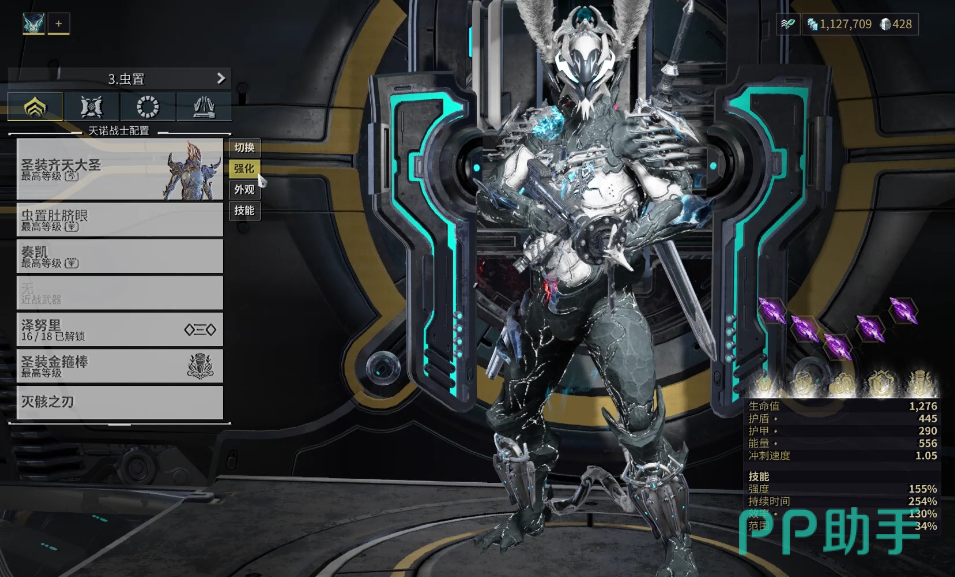Open the 技能 abilities button
The width and height of the screenshot is (955, 577).
point(244,211)
